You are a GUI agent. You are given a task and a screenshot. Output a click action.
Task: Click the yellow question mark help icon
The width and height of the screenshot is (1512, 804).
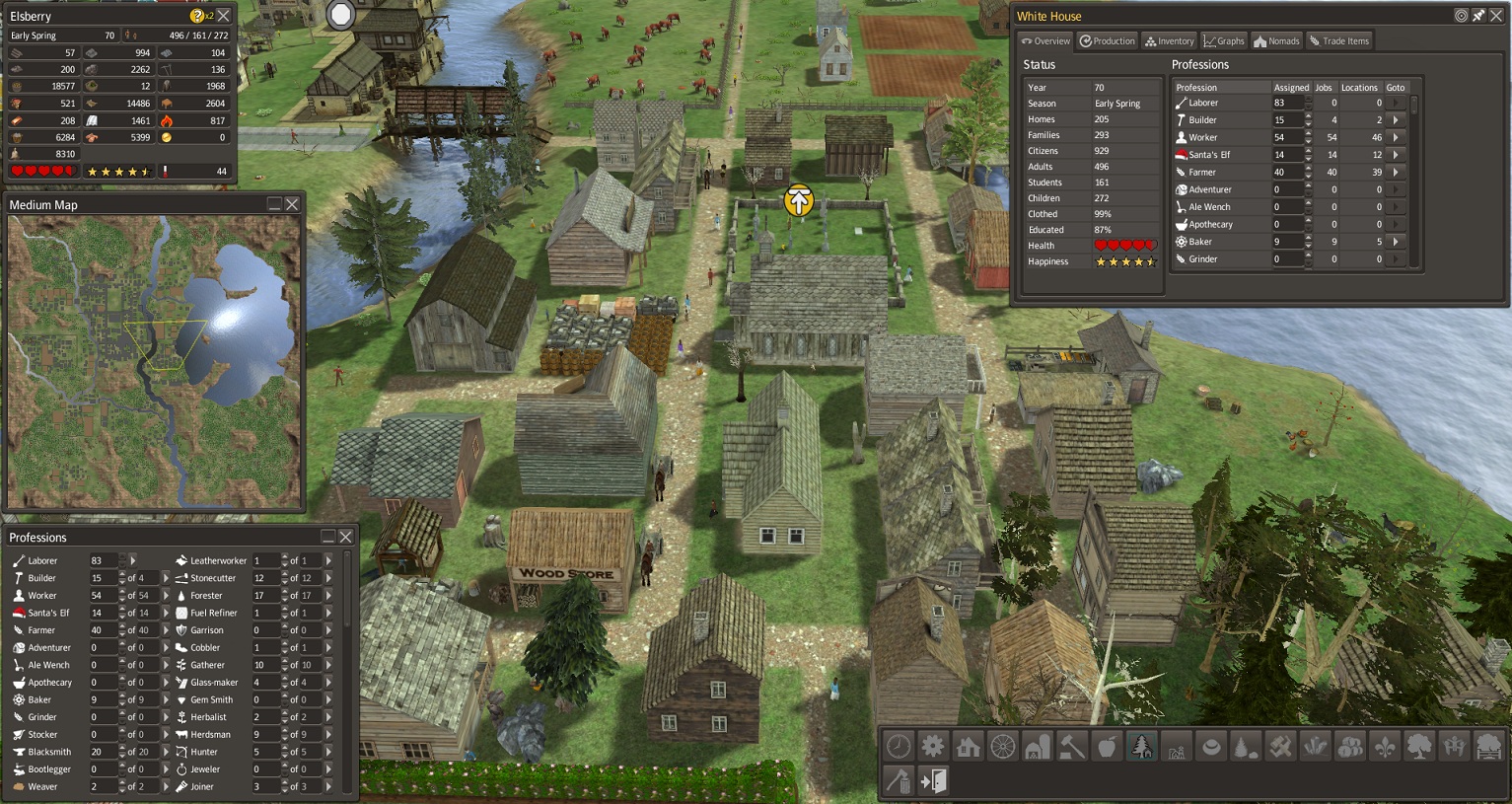coord(197,16)
